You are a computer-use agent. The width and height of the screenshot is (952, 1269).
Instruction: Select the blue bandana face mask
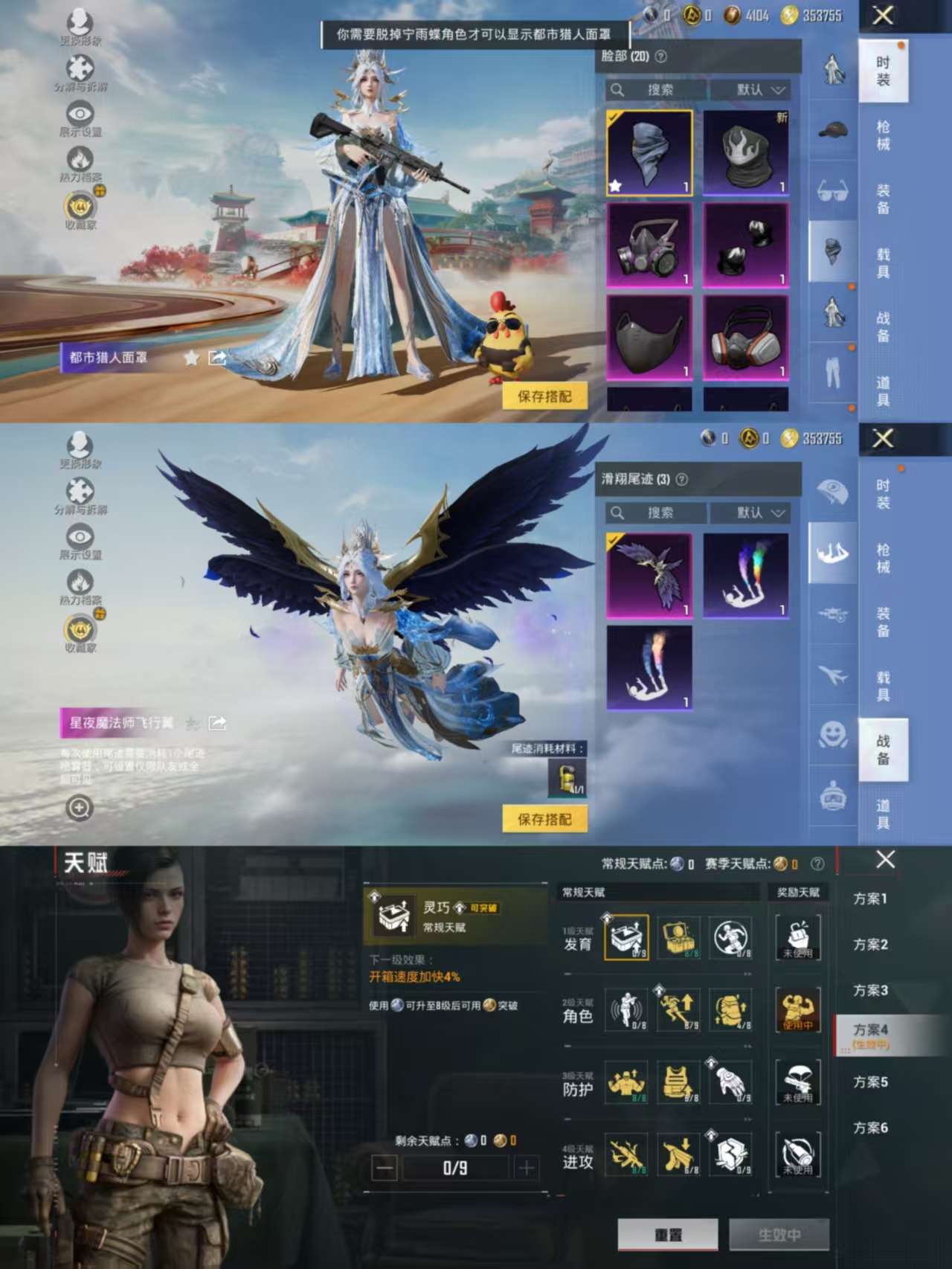pyautogui.click(x=649, y=153)
